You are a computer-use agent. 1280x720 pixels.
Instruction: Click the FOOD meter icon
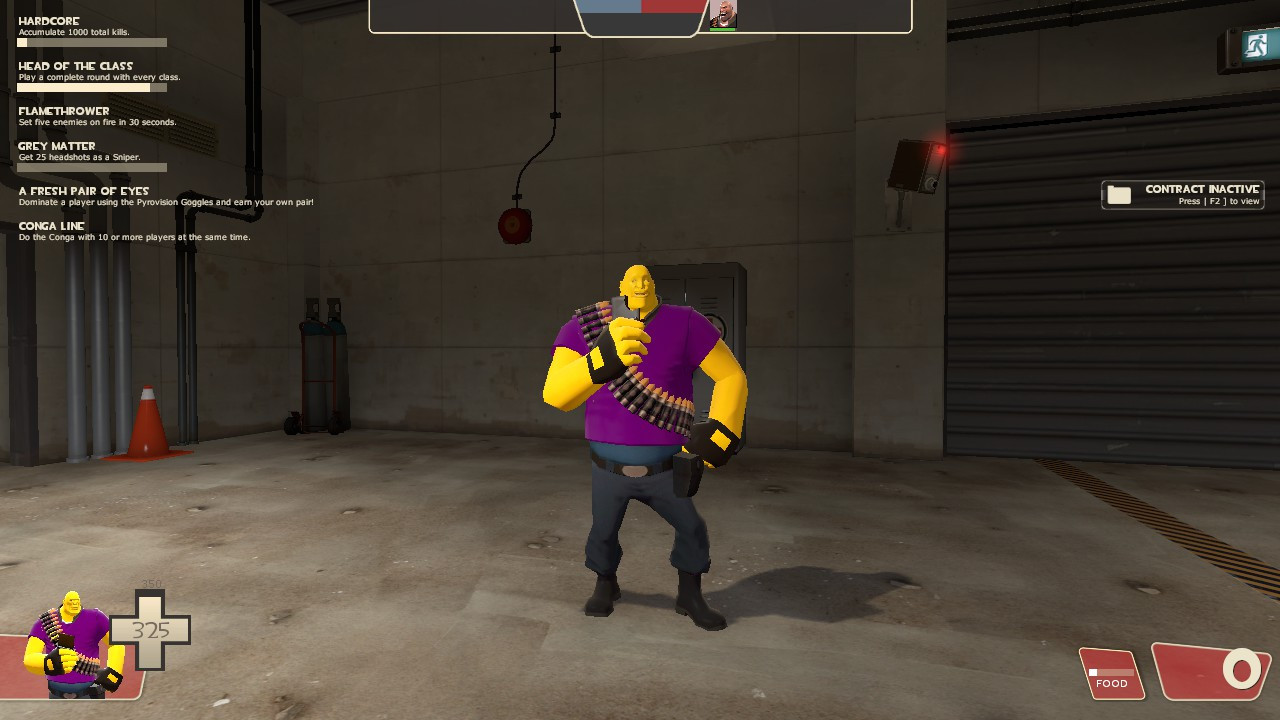click(1110, 673)
